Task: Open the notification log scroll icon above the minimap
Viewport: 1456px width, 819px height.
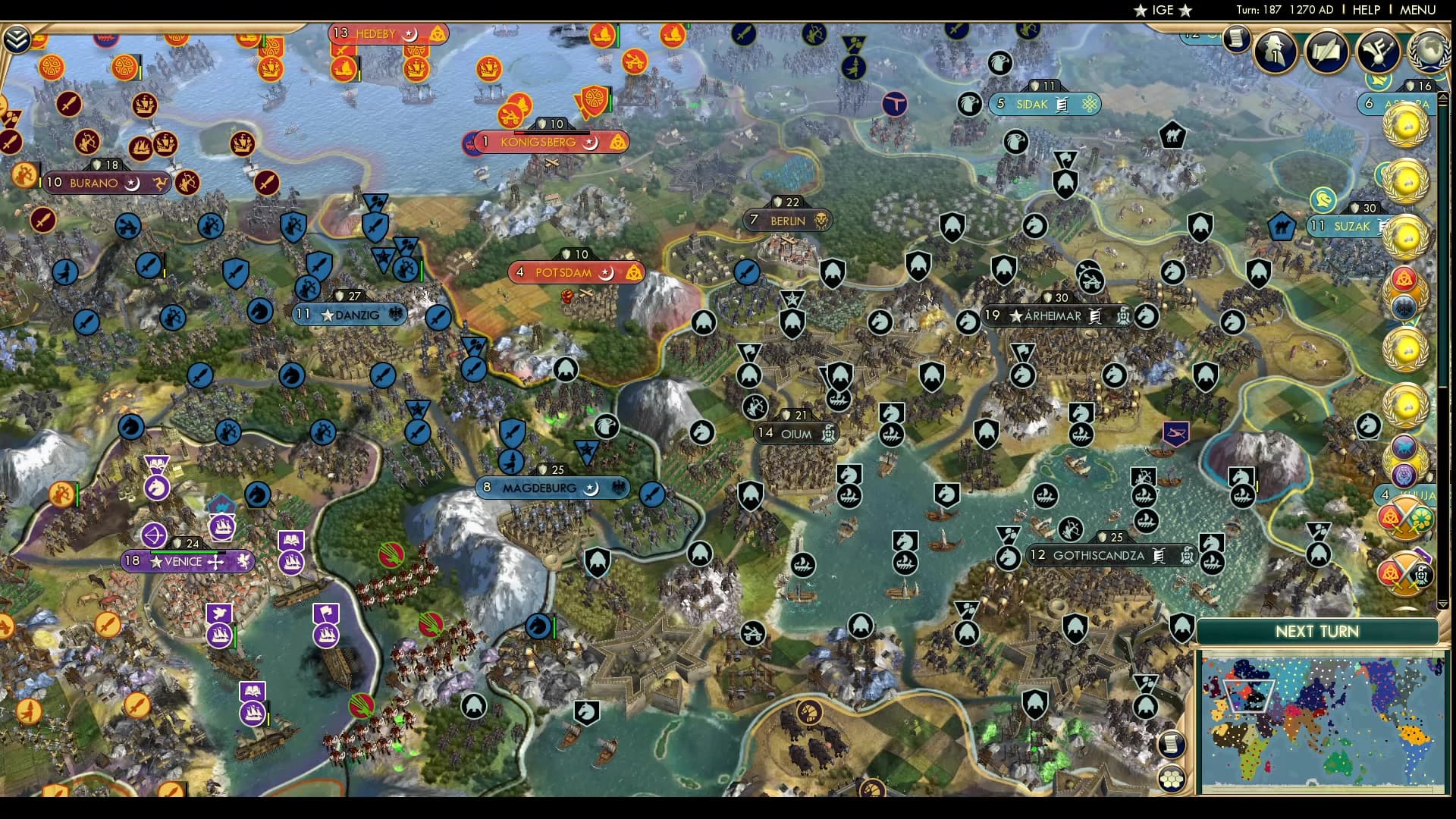Action: [x=1172, y=744]
